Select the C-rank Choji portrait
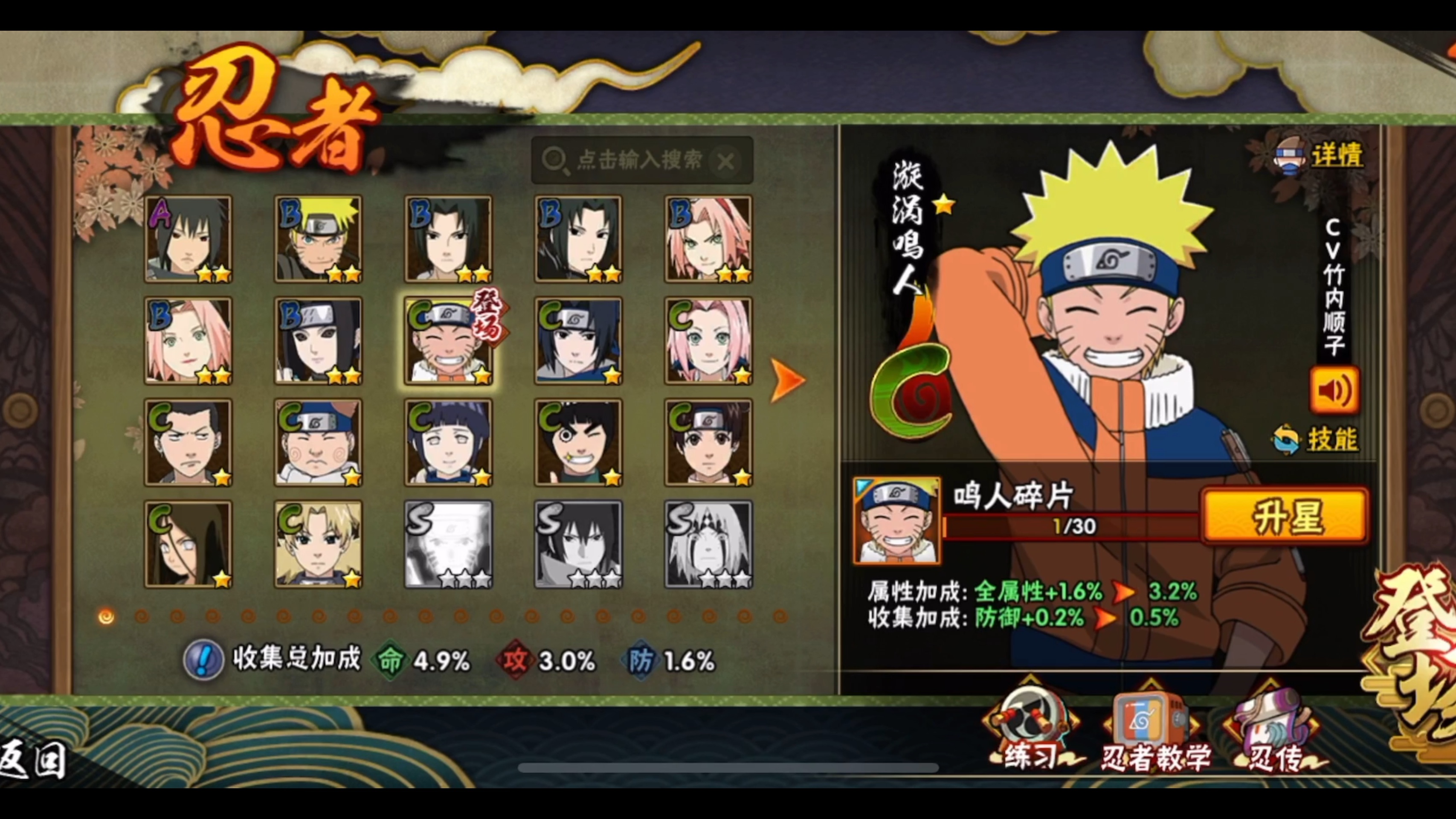The height and width of the screenshot is (819, 1456). point(318,443)
